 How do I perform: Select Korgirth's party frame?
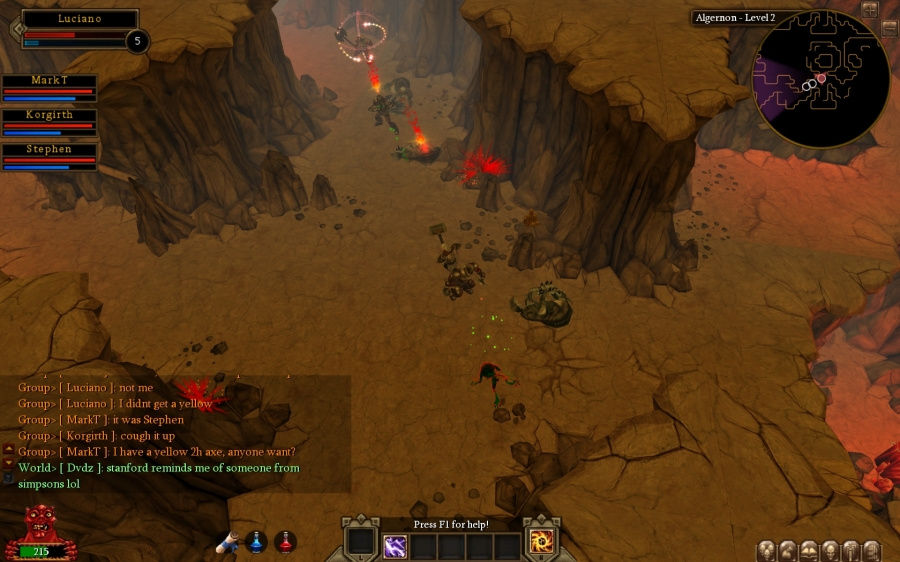point(49,121)
